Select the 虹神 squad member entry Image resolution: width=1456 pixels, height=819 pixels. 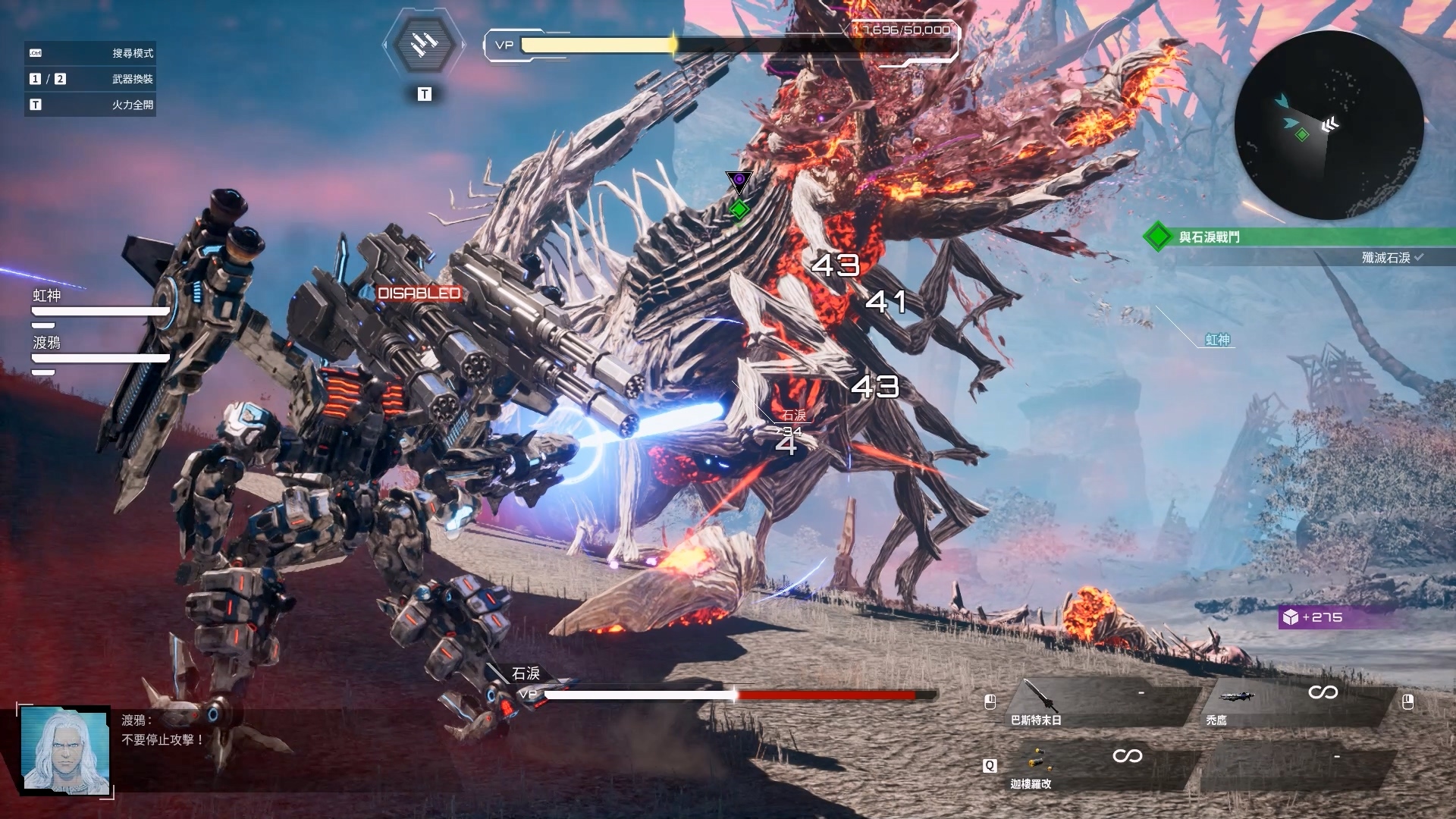[99, 303]
